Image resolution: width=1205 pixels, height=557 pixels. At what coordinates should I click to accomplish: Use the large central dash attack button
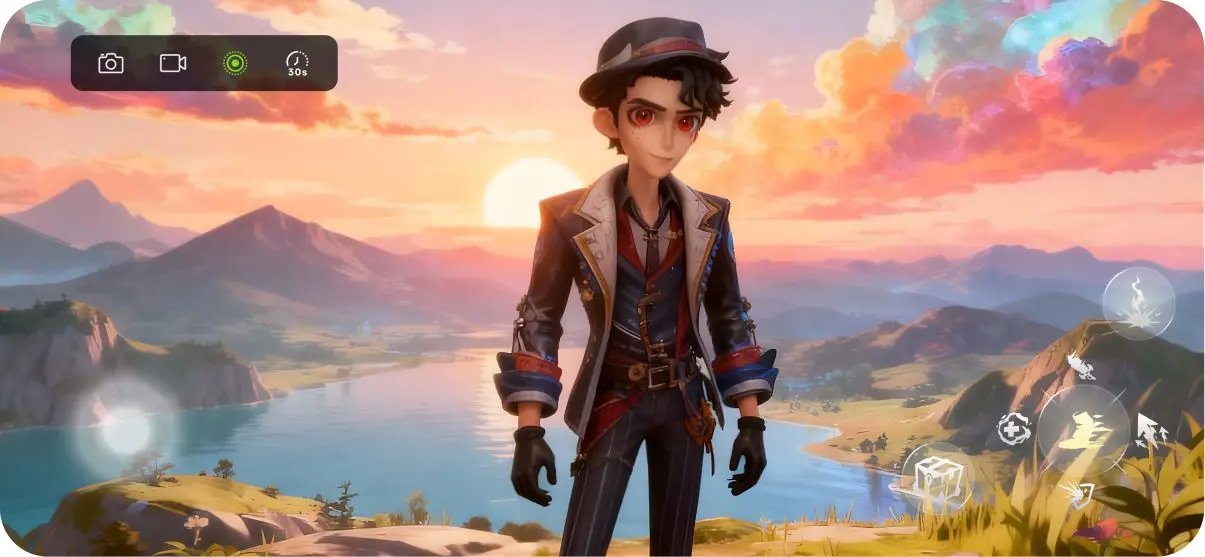point(1082,431)
